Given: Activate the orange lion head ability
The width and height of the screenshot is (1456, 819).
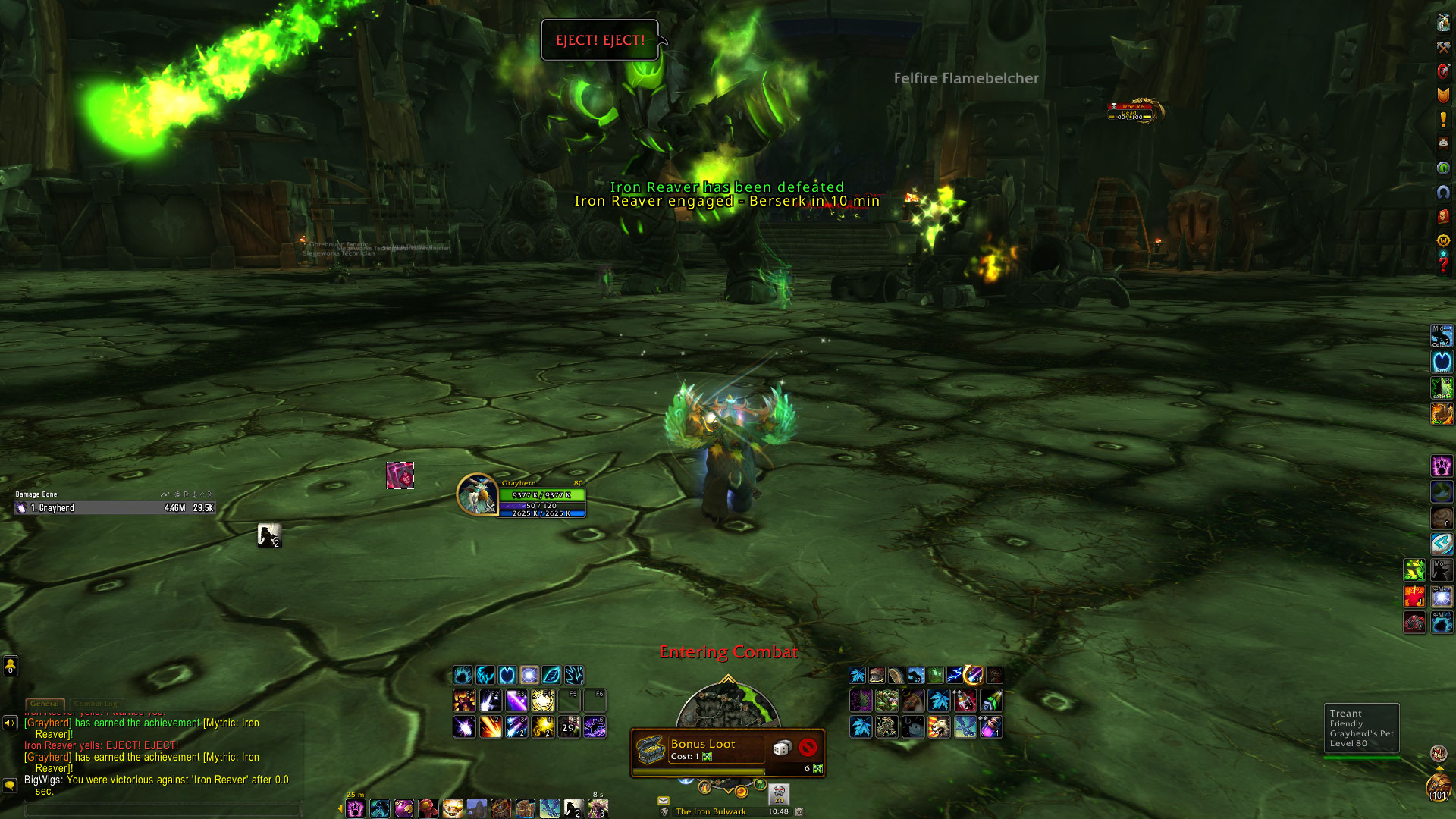Looking at the screenshot, I should tap(939, 727).
